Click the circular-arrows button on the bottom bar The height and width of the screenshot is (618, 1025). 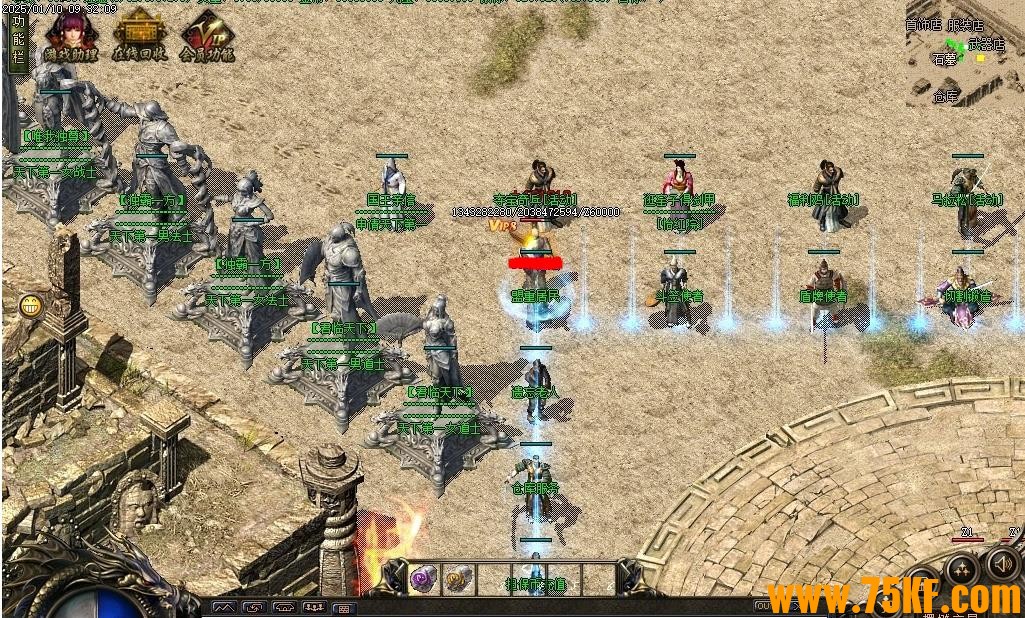(254, 607)
